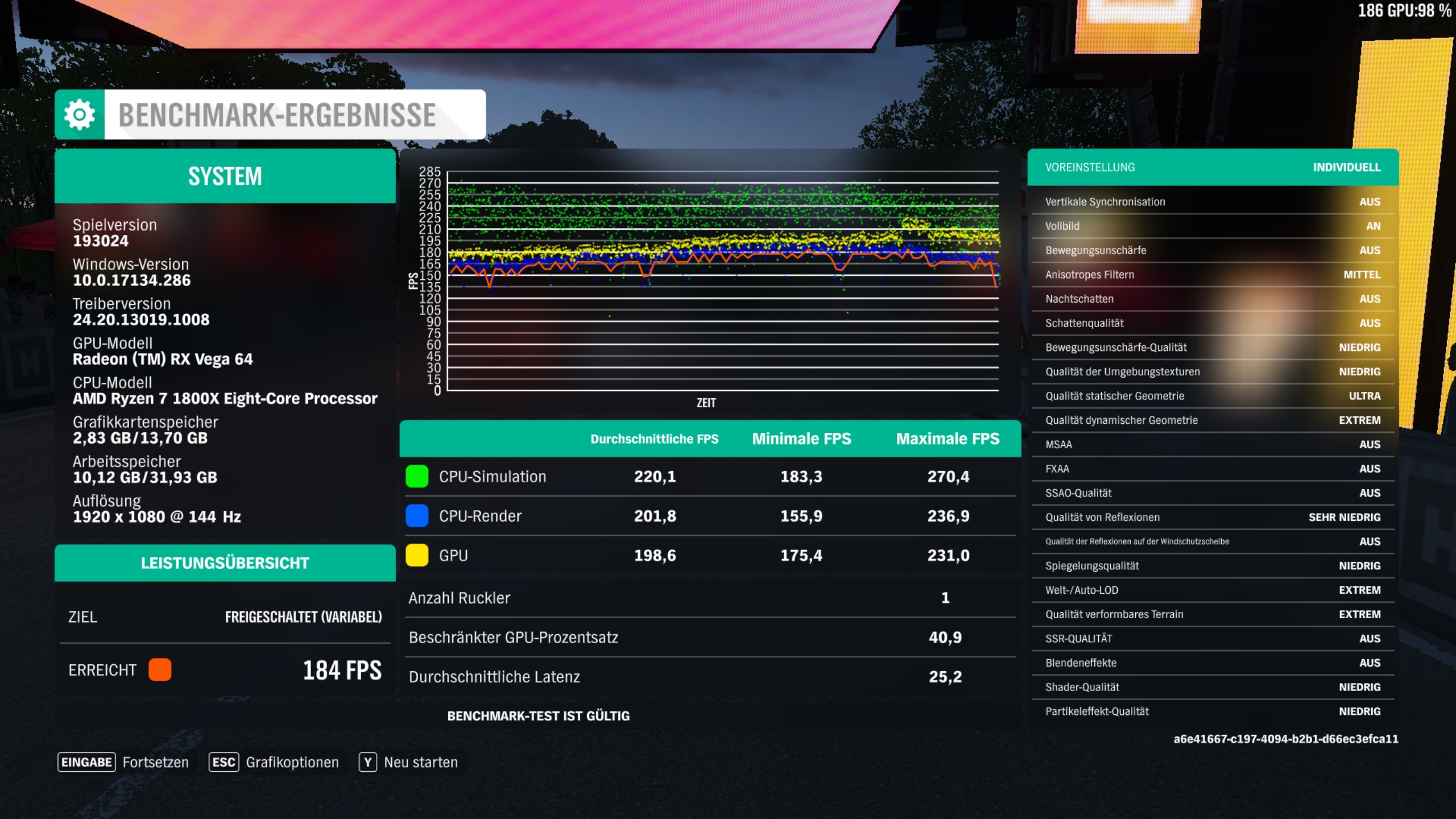
Task: Enable Vertikale Synchronisation
Action: [x=1211, y=201]
